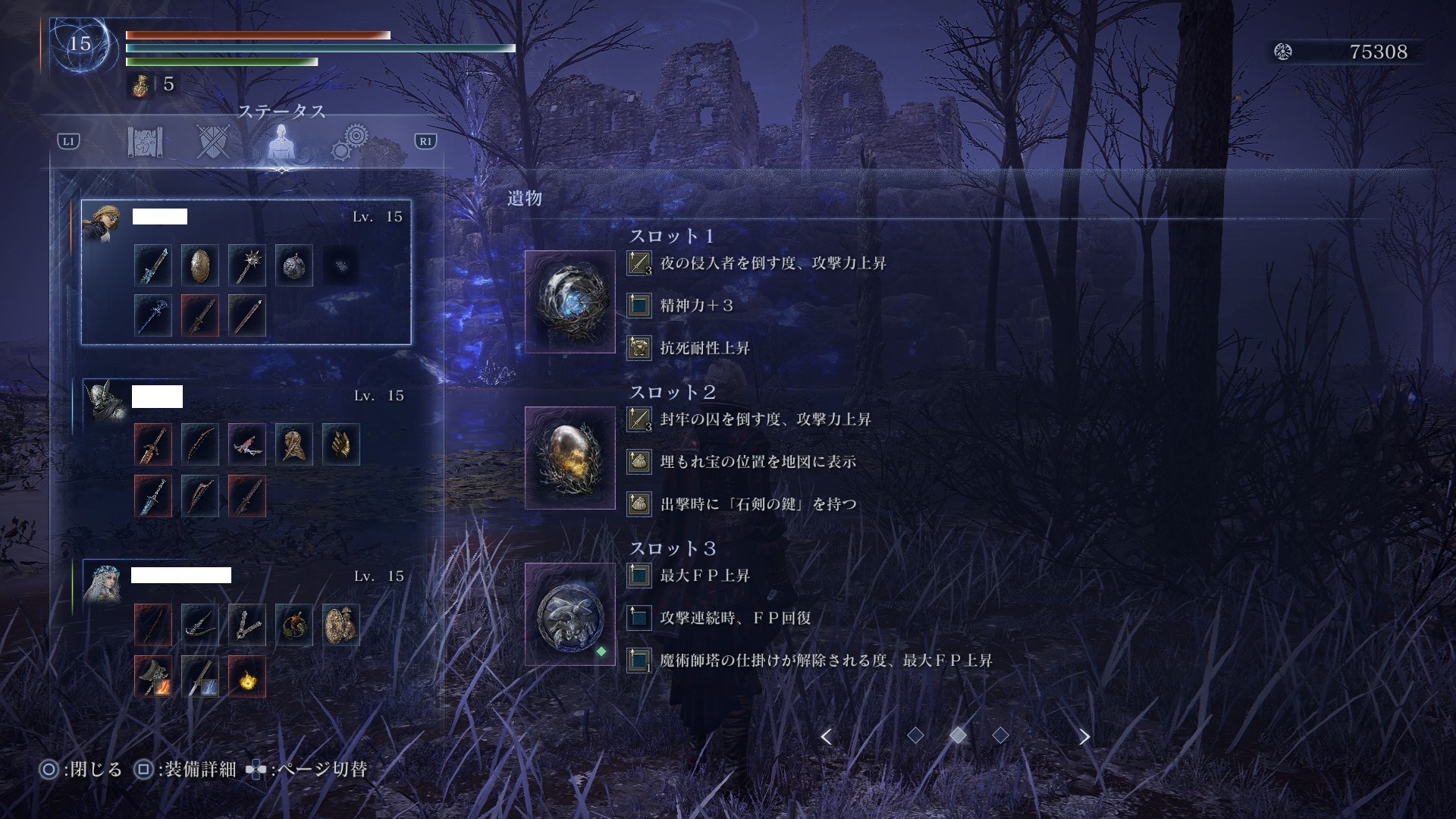Select the pink crossbow weapon slot
The image size is (1456, 819).
(x=247, y=444)
